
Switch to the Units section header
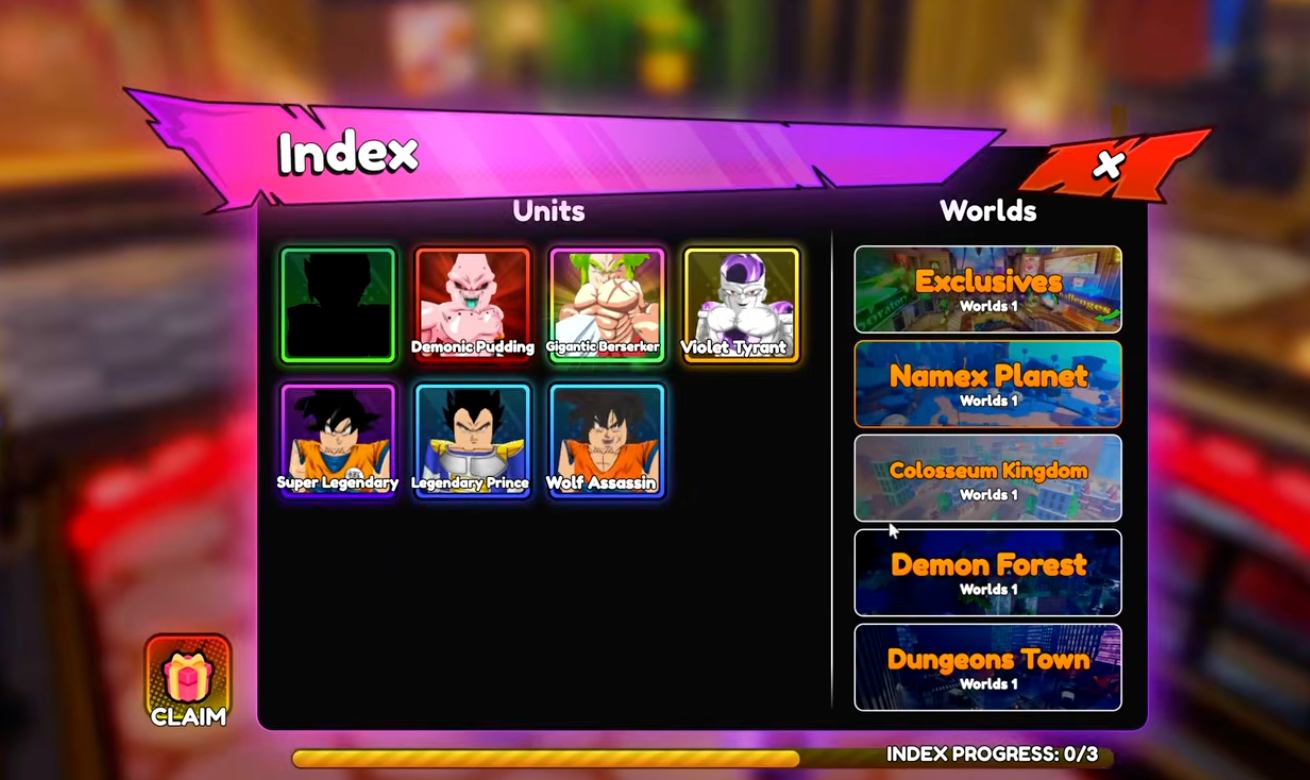point(546,211)
